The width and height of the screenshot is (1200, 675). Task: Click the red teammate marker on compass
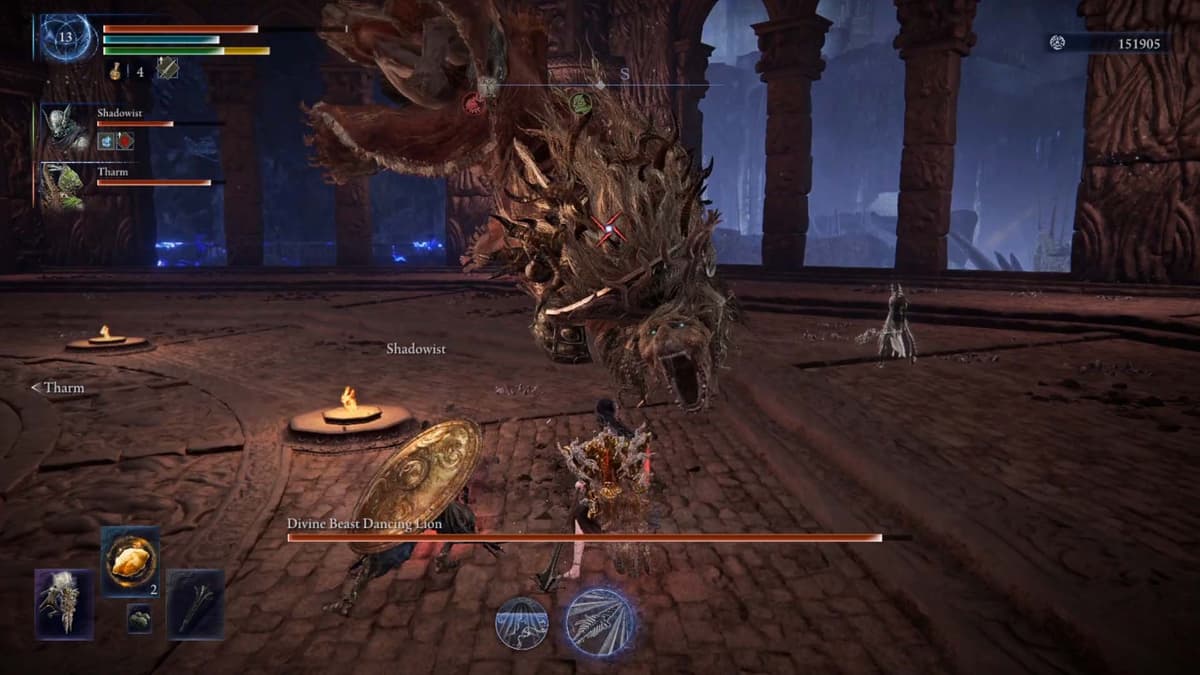pos(473,101)
